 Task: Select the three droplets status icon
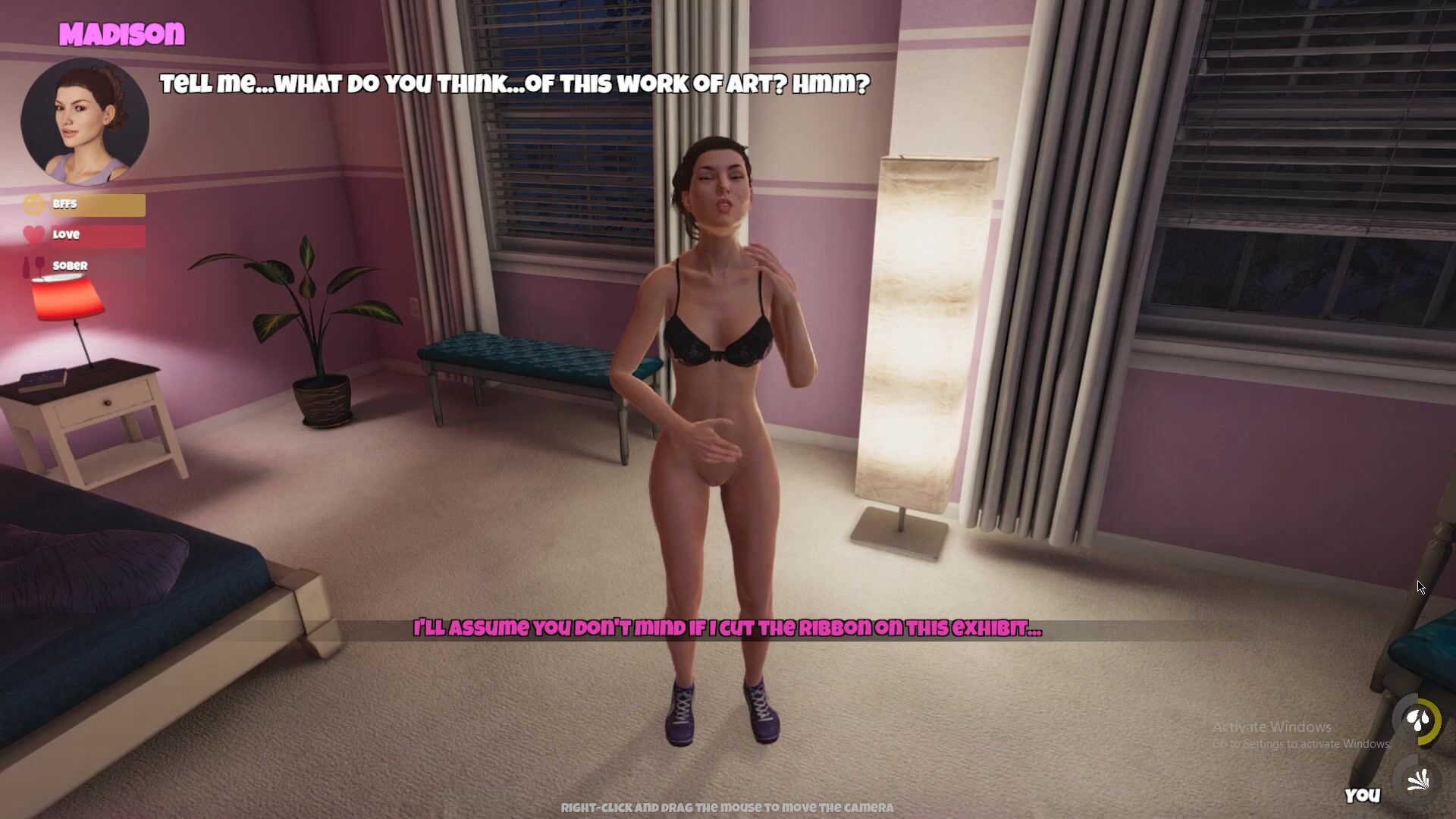pos(1417,720)
